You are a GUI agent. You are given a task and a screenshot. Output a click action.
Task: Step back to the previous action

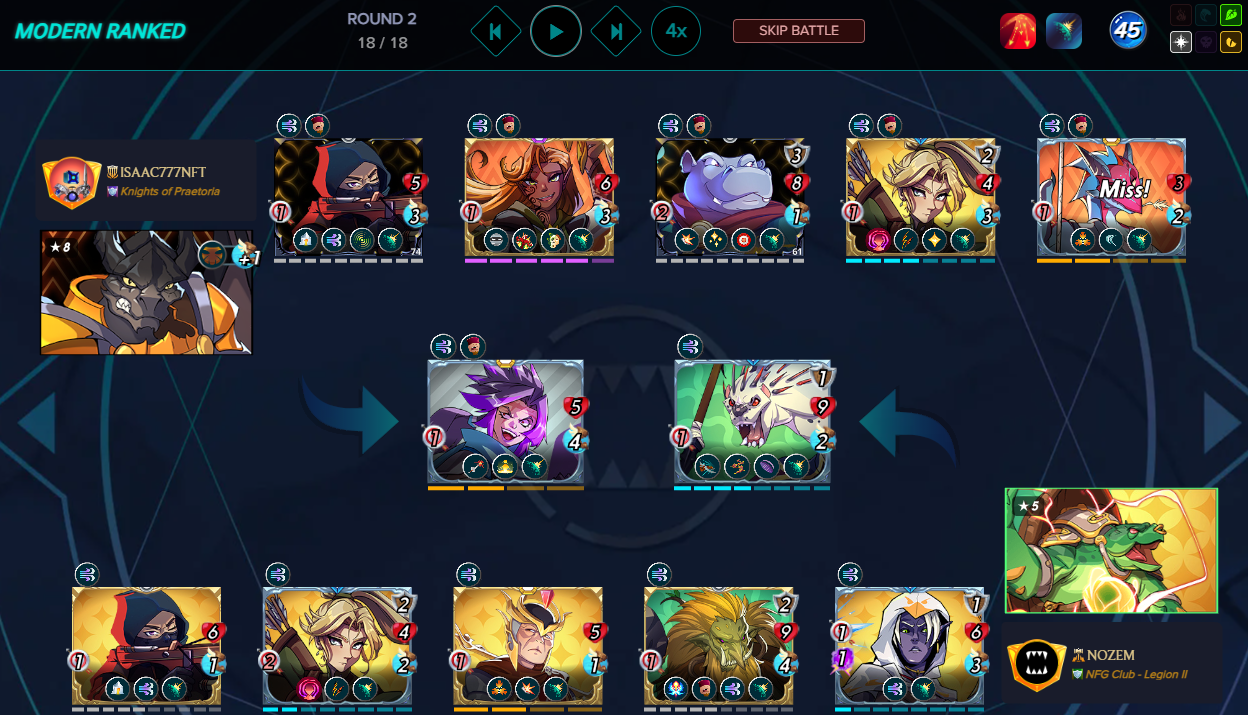pos(495,32)
